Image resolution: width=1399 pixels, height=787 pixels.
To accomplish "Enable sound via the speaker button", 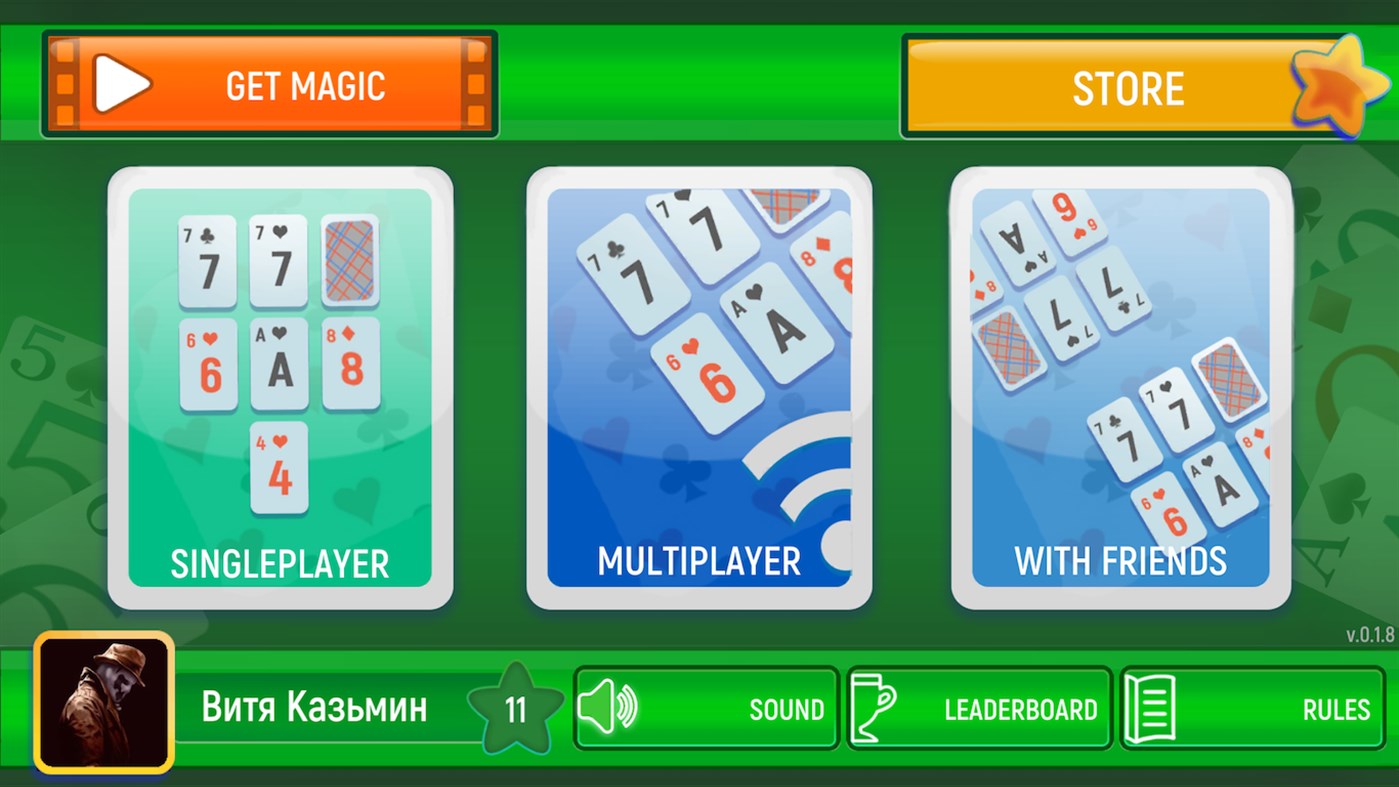I will pos(705,708).
